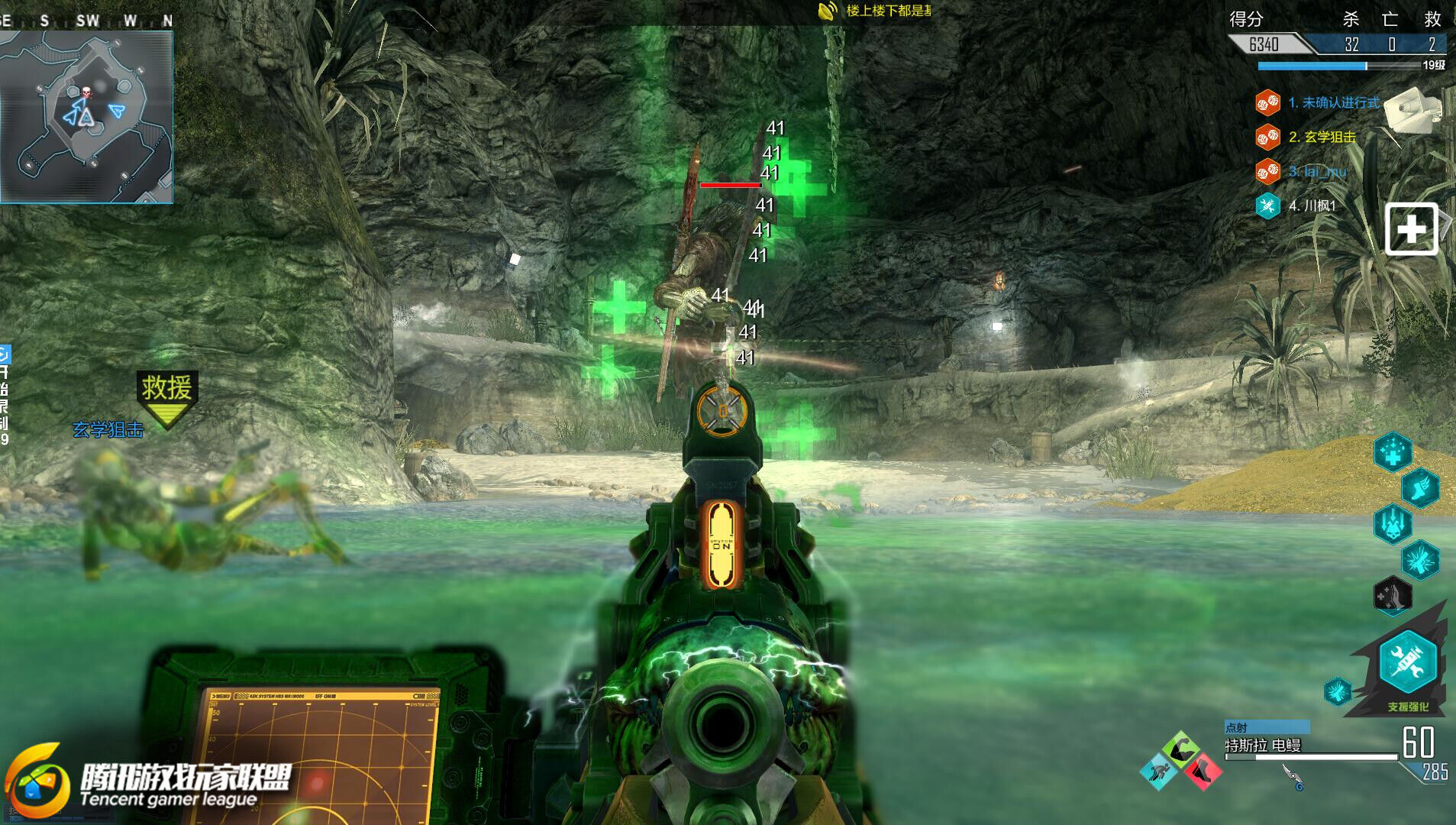Select player row 未确认进行式
This screenshot has width=1456, height=825.
click(x=1333, y=102)
